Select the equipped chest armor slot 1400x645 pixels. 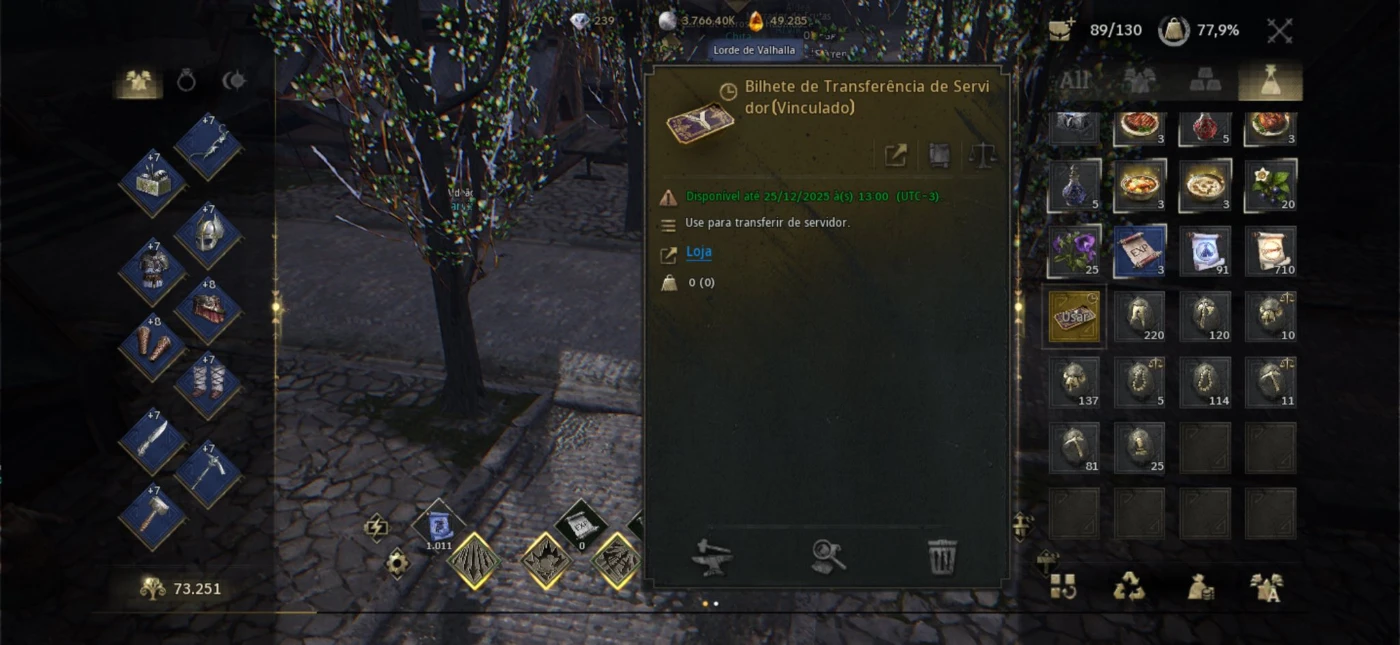click(152, 272)
